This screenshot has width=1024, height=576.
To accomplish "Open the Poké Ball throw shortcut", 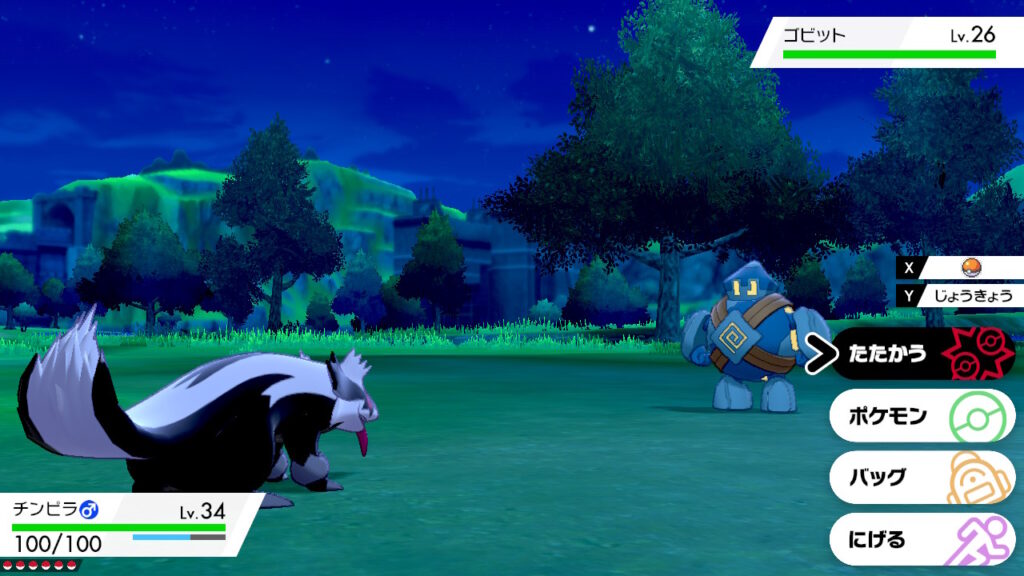I will [x=968, y=267].
